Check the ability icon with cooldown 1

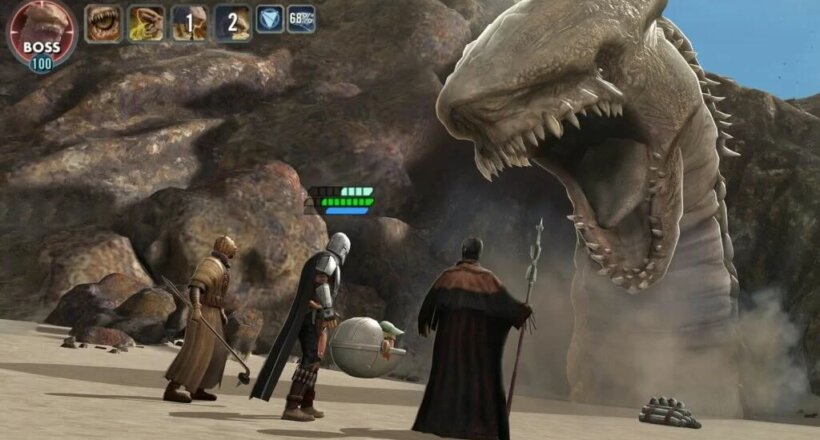pos(189,23)
